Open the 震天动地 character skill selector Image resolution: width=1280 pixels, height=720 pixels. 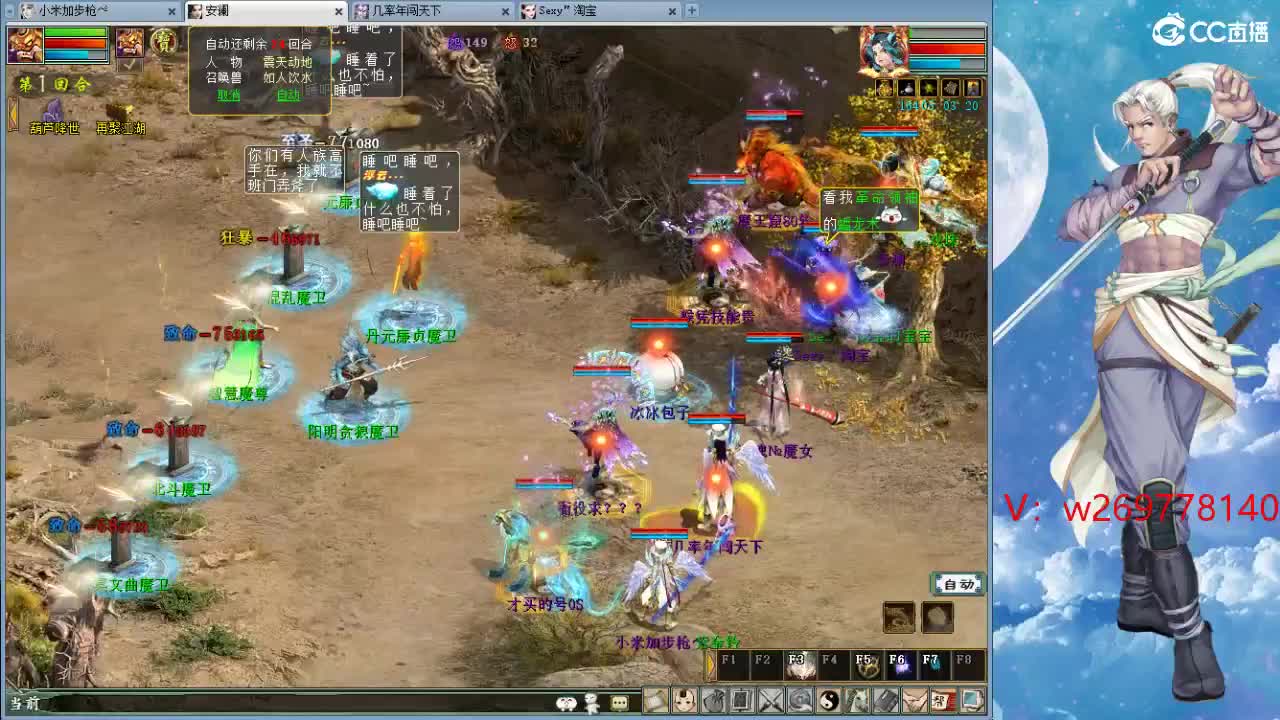coord(288,62)
